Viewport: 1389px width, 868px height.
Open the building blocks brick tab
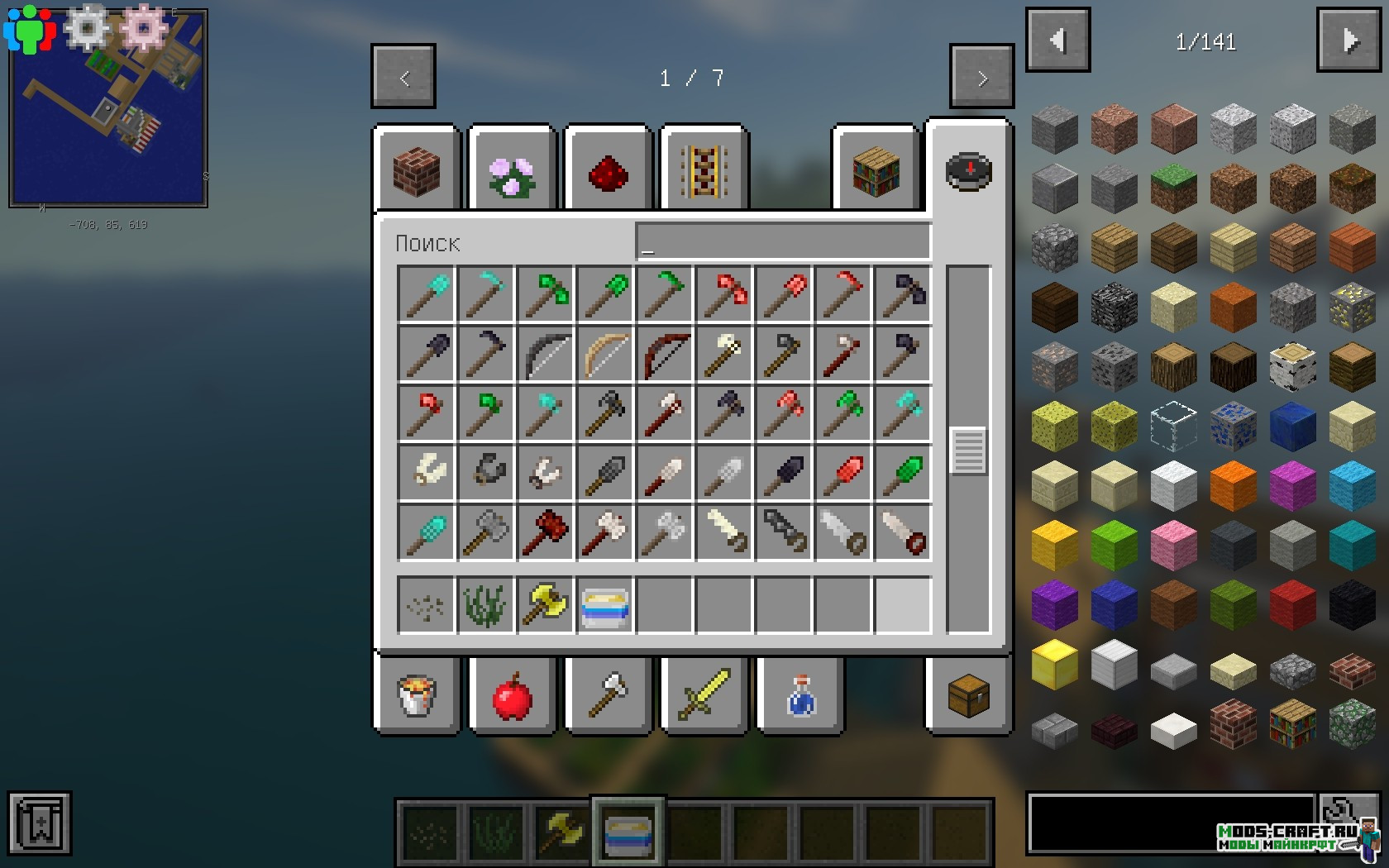(x=417, y=171)
